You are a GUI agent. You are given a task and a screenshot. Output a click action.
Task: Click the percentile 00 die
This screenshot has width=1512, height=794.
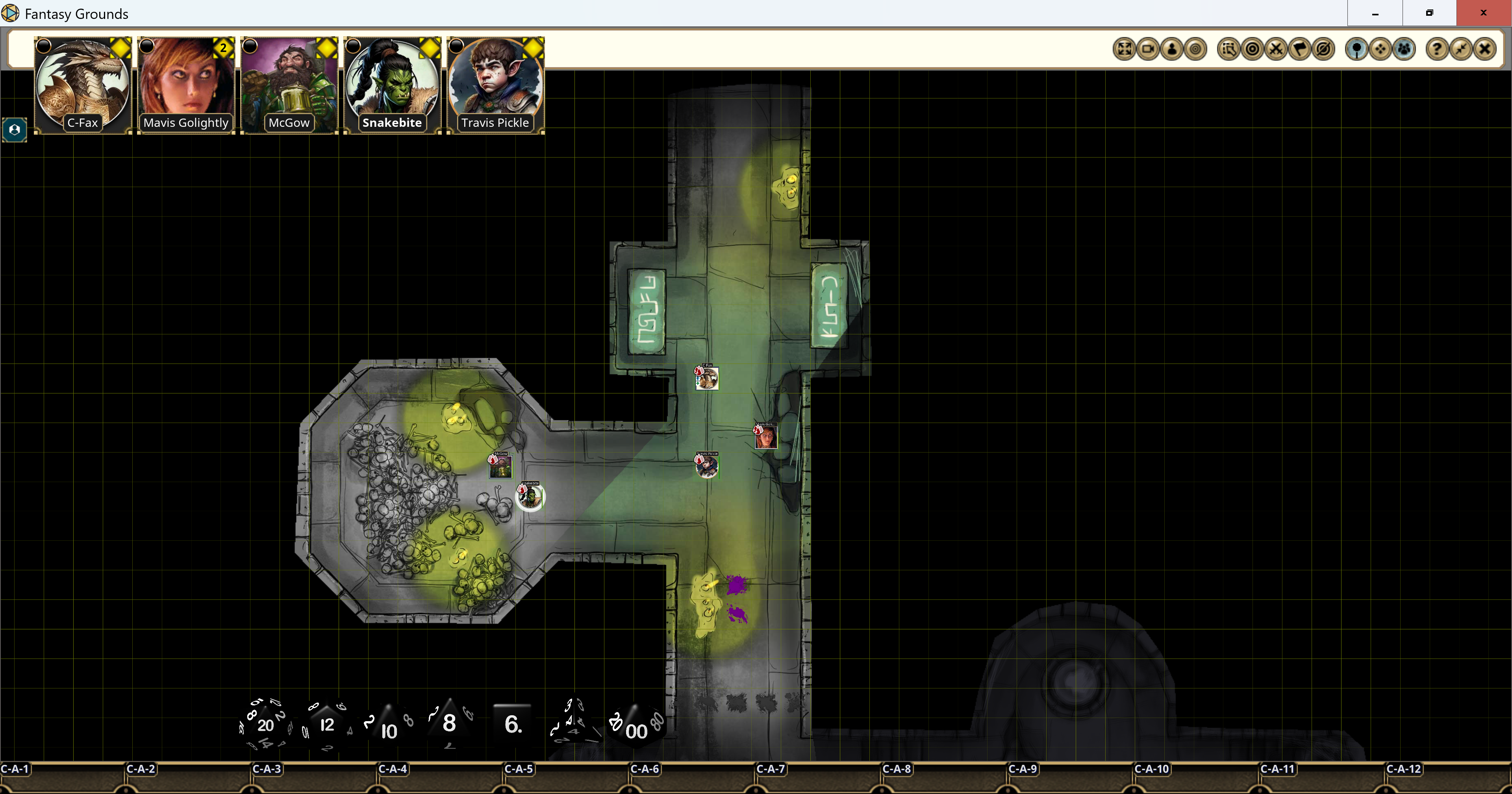pyautogui.click(x=636, y=728)
